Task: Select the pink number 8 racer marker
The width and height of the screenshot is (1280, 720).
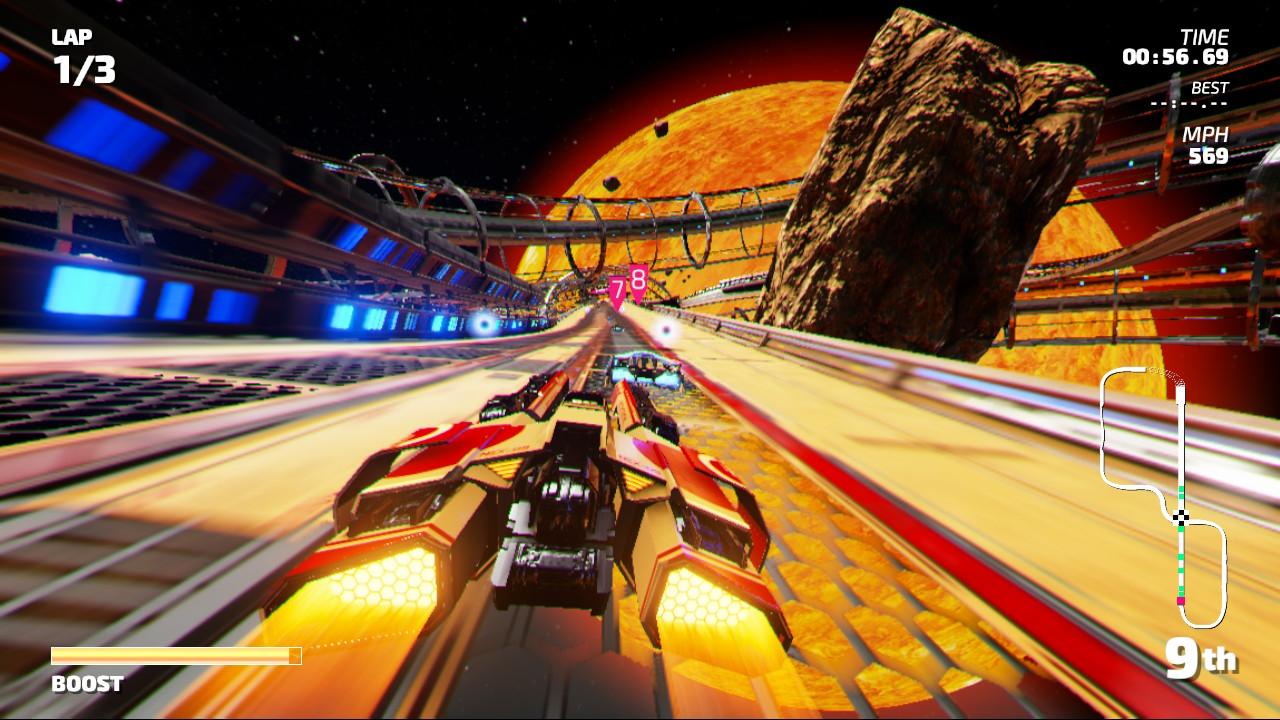Action: [638, 281]
